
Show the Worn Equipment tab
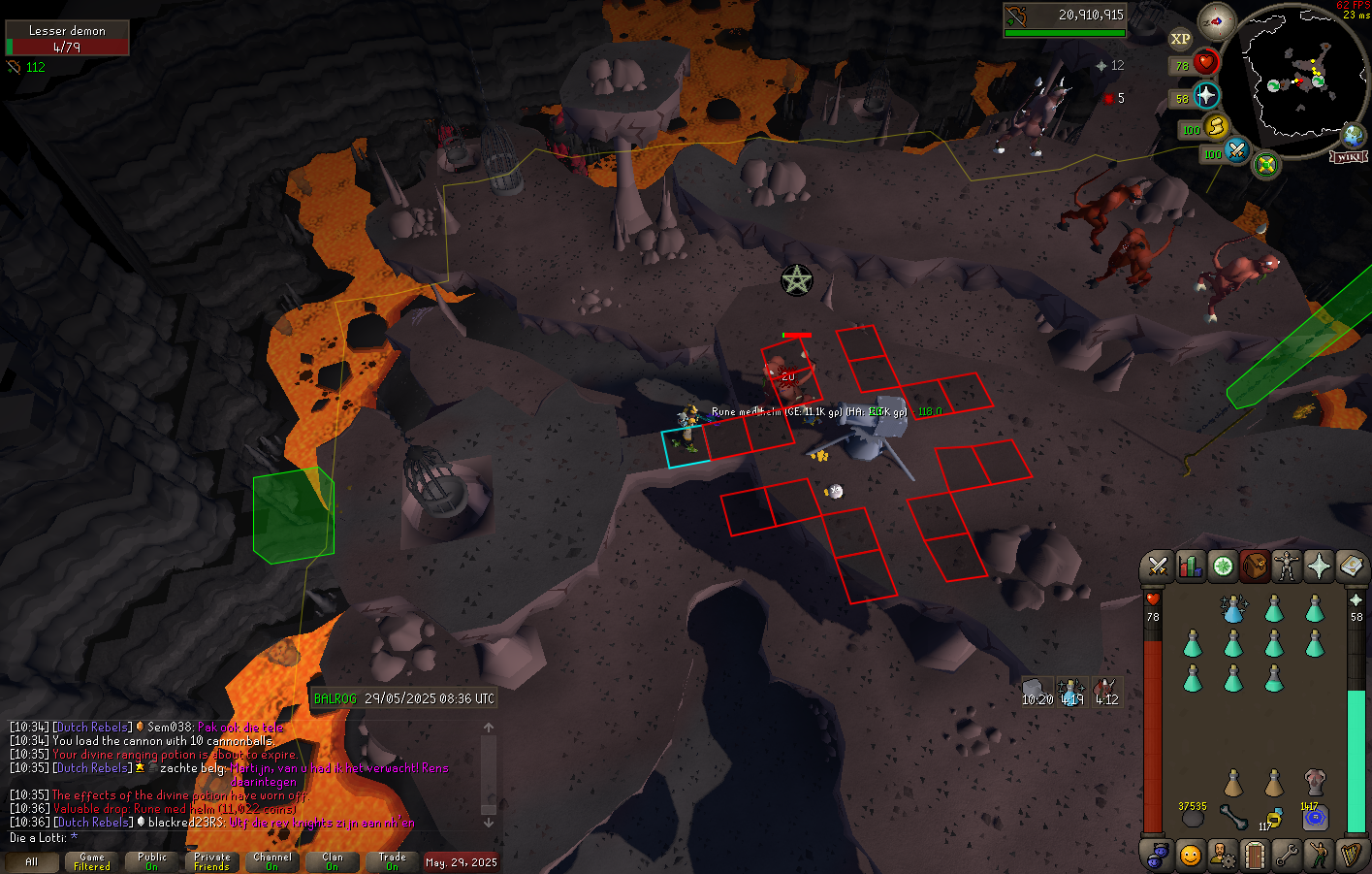[1287, 566]
